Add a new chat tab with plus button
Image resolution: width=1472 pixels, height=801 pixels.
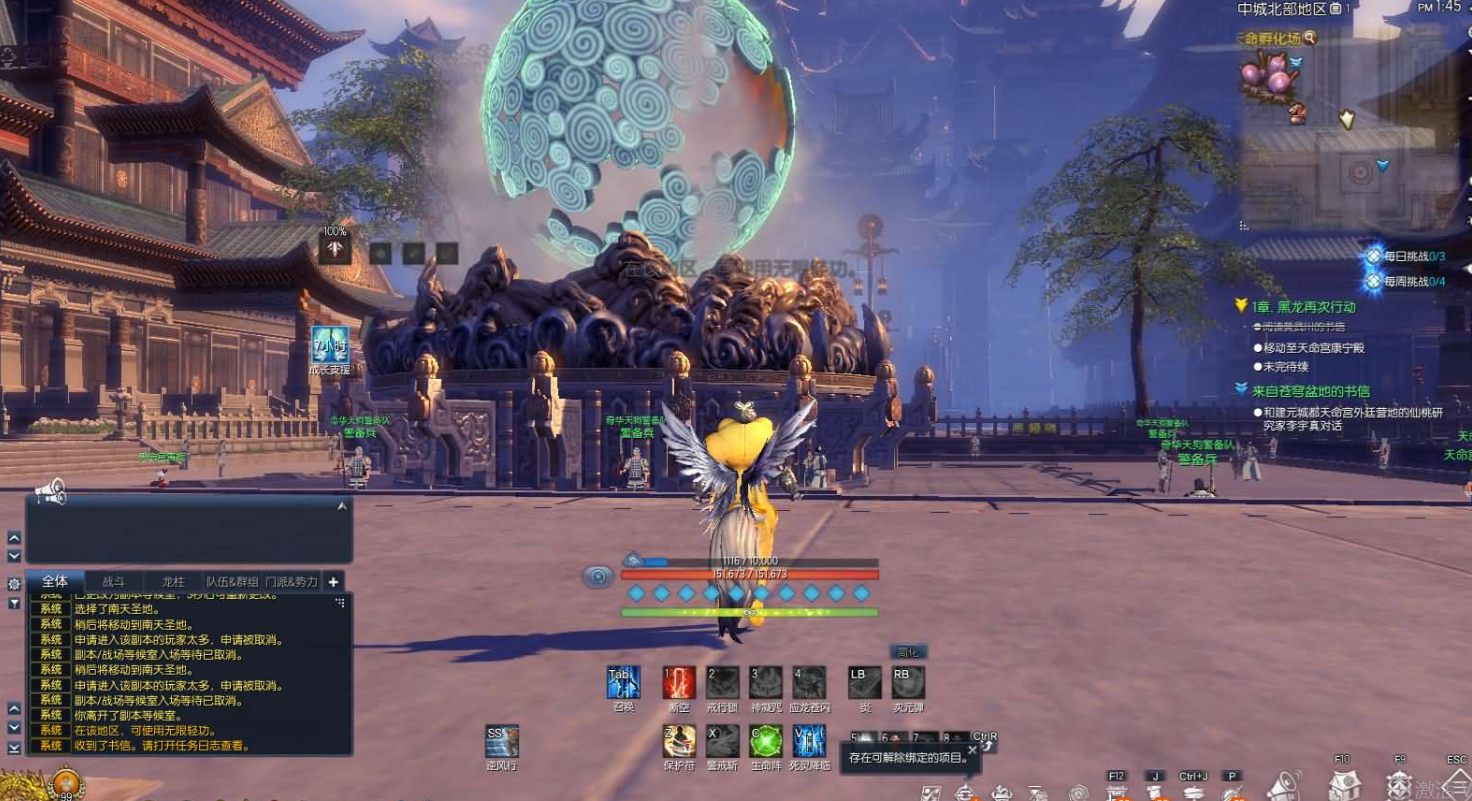[333, 581]
